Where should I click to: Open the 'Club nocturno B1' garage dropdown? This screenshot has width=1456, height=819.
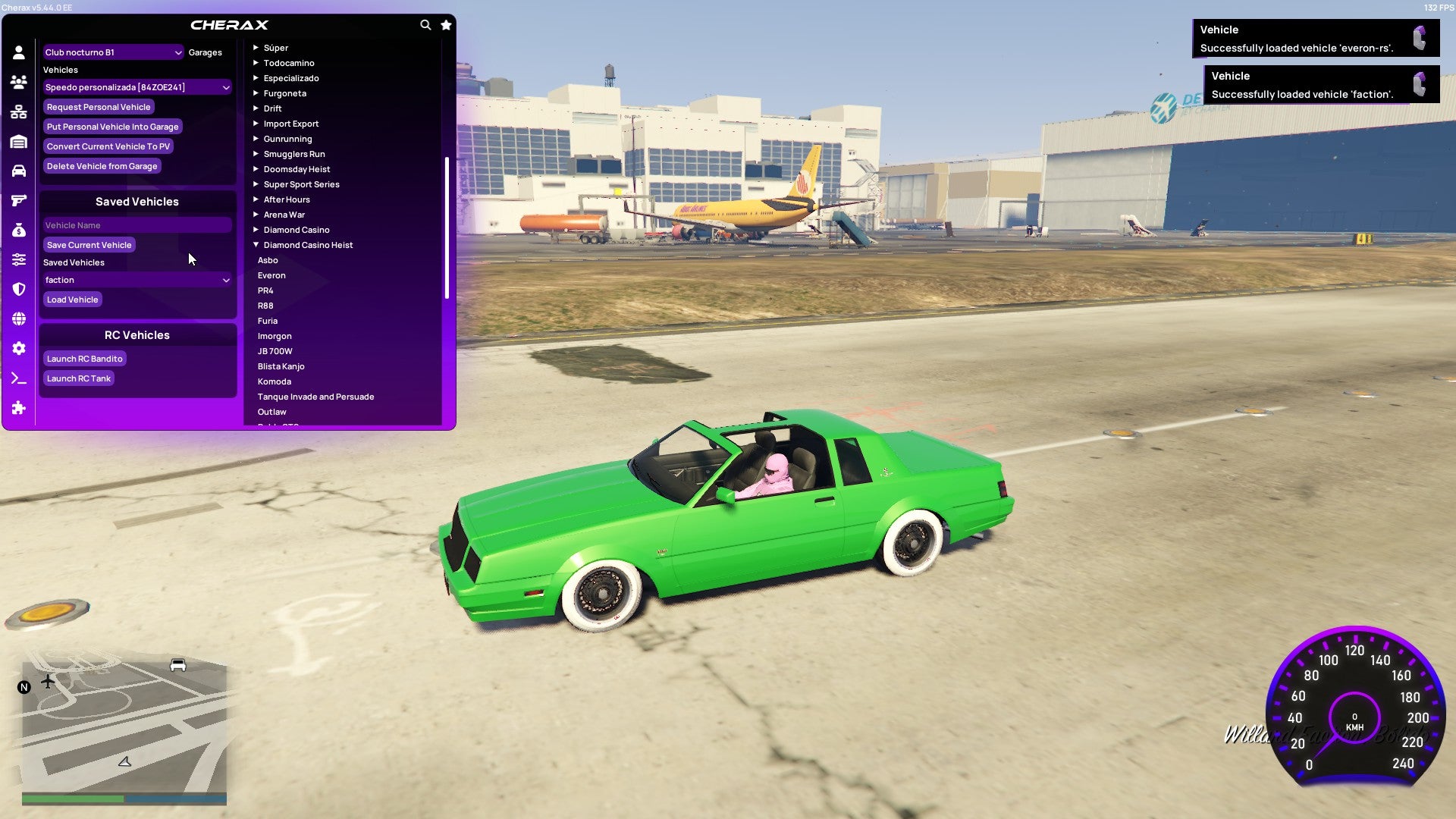click(x=112, y=52)
